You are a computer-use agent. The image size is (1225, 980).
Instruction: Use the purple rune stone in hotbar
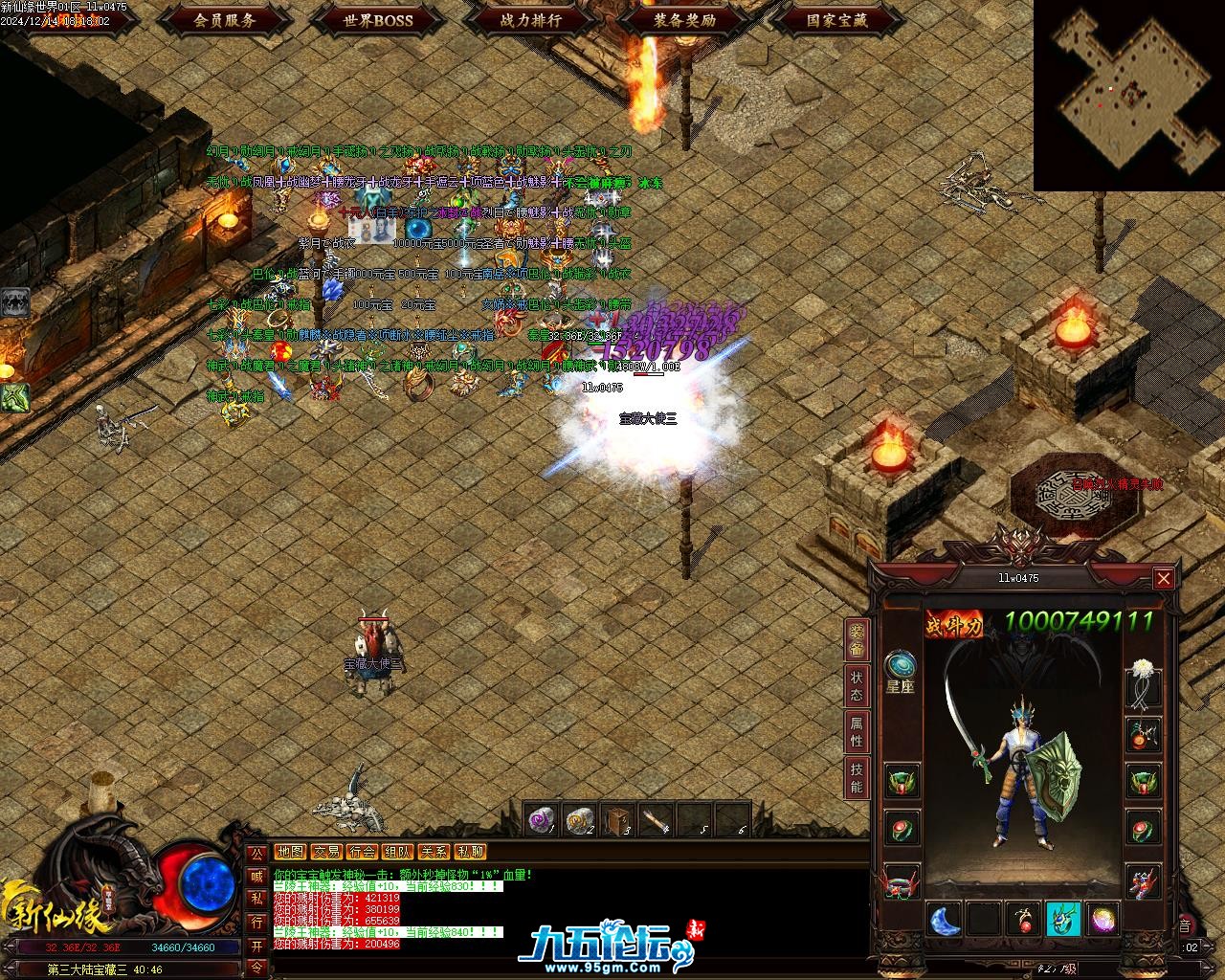pyautogui.click(x=543, y=820)
